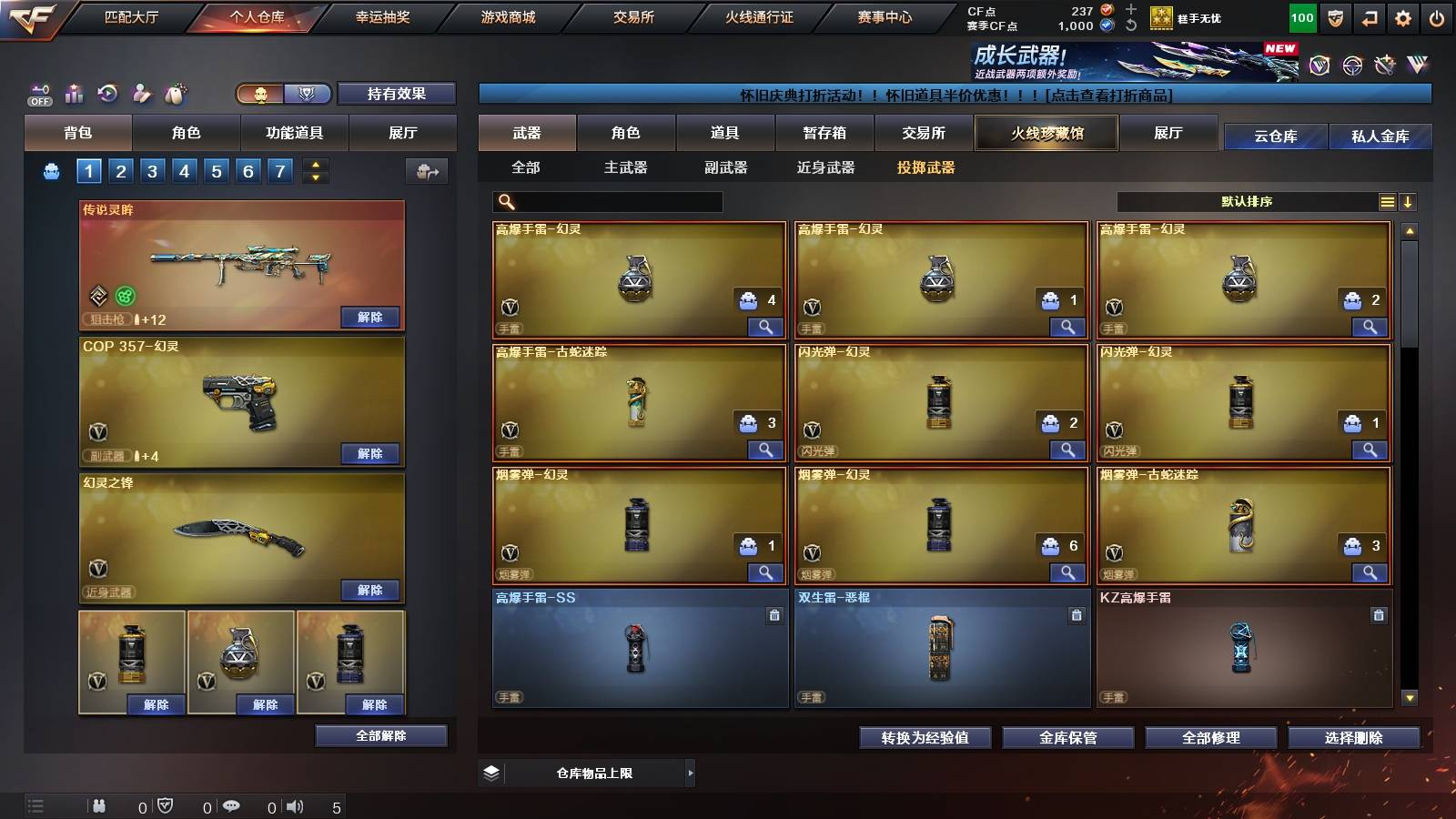This screenshot has width=1456, height=819.
Task: Click the descending sort arrow near 默认排序
Action: (1410, 201)
